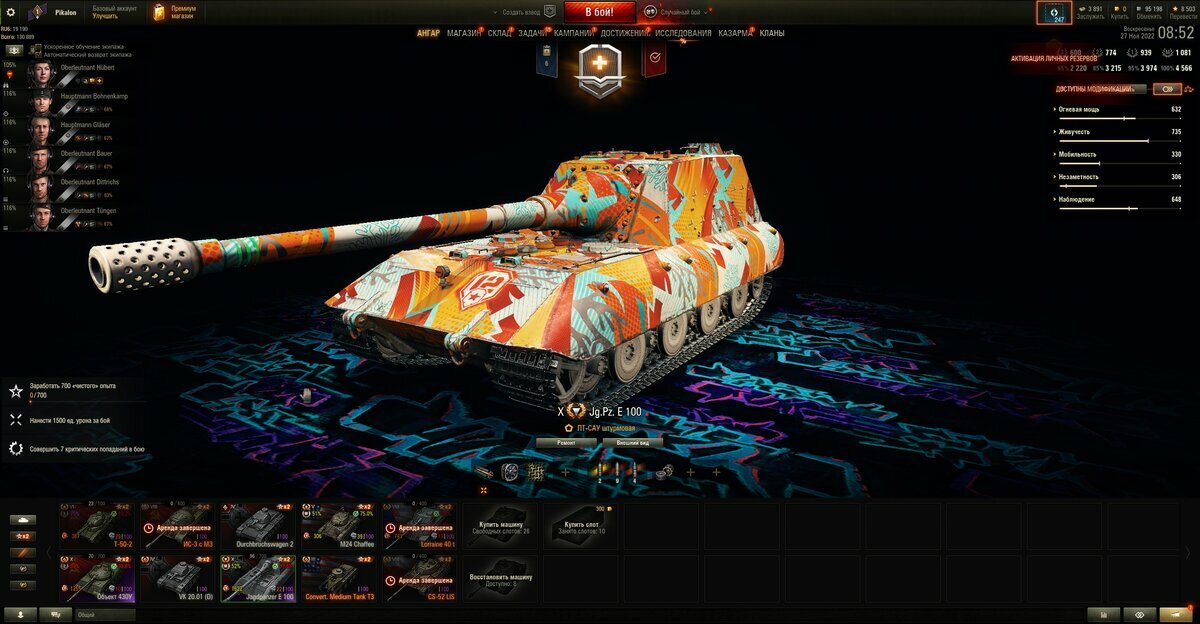
Task: Start battle with the red 'В бой!' button
Action: (601, 12)
